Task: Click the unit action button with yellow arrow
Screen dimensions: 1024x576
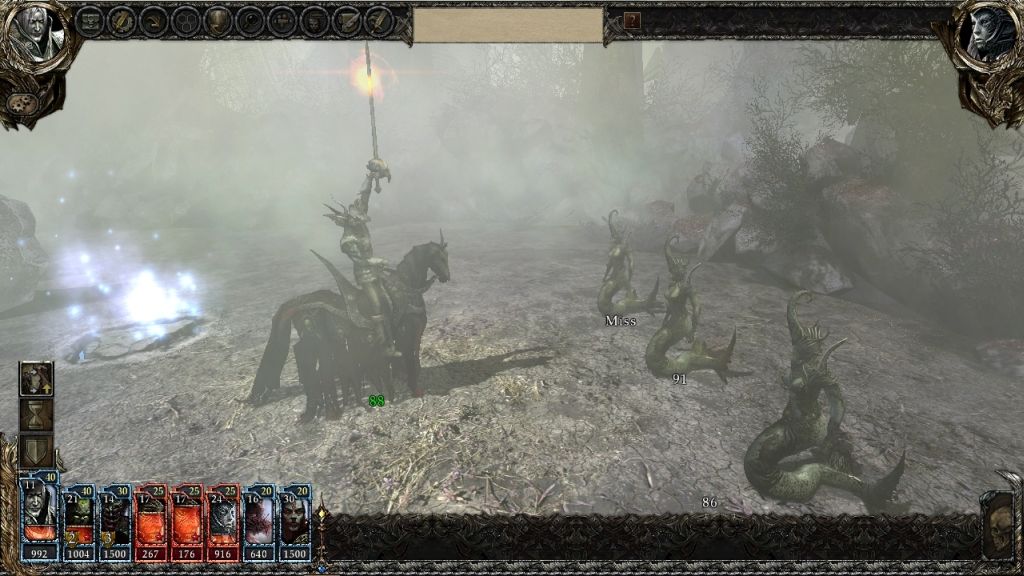Action: pos(37,379)
